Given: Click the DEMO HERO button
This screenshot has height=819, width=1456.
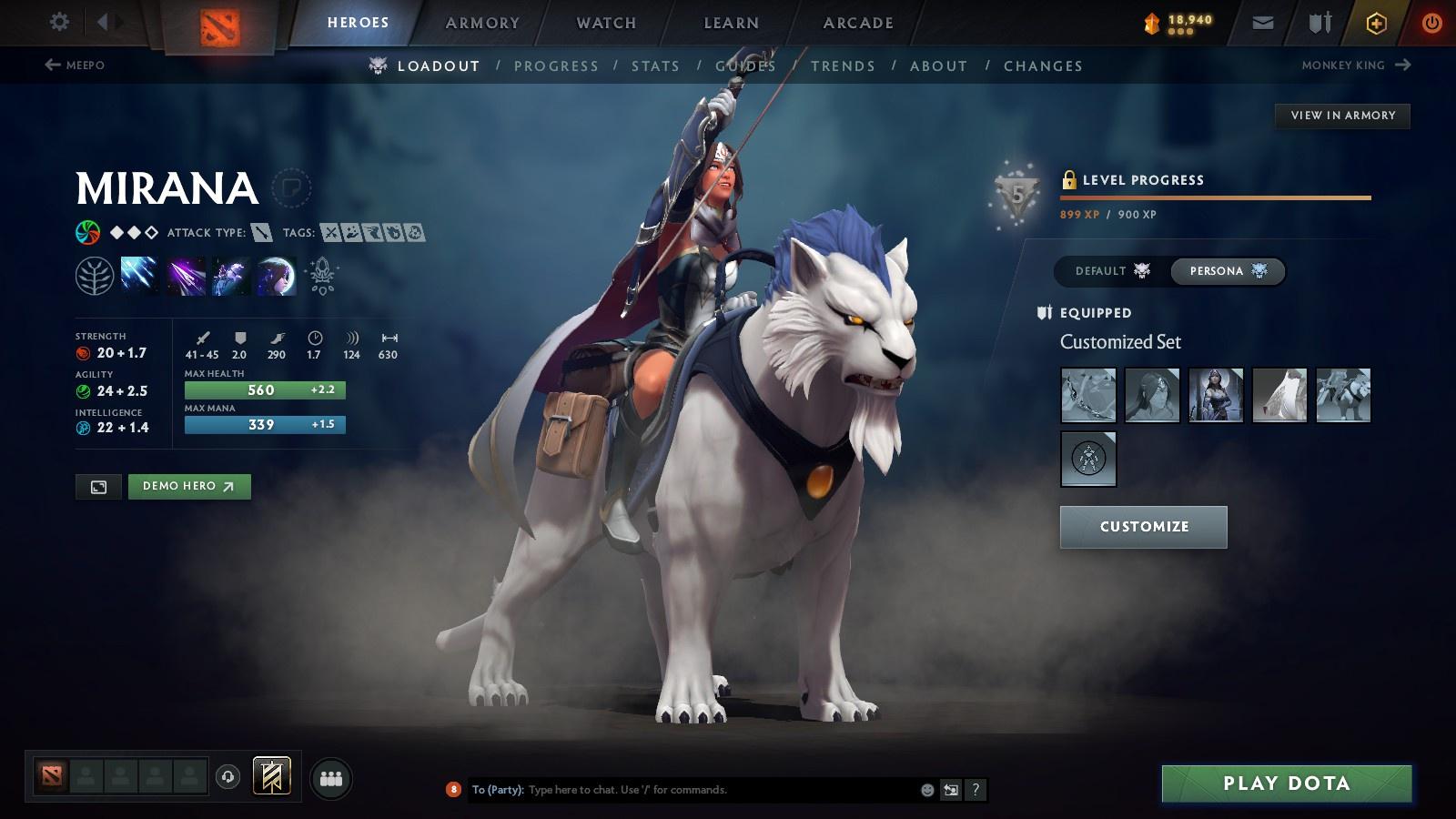Looking at the screenshot, I should point(189,486).
